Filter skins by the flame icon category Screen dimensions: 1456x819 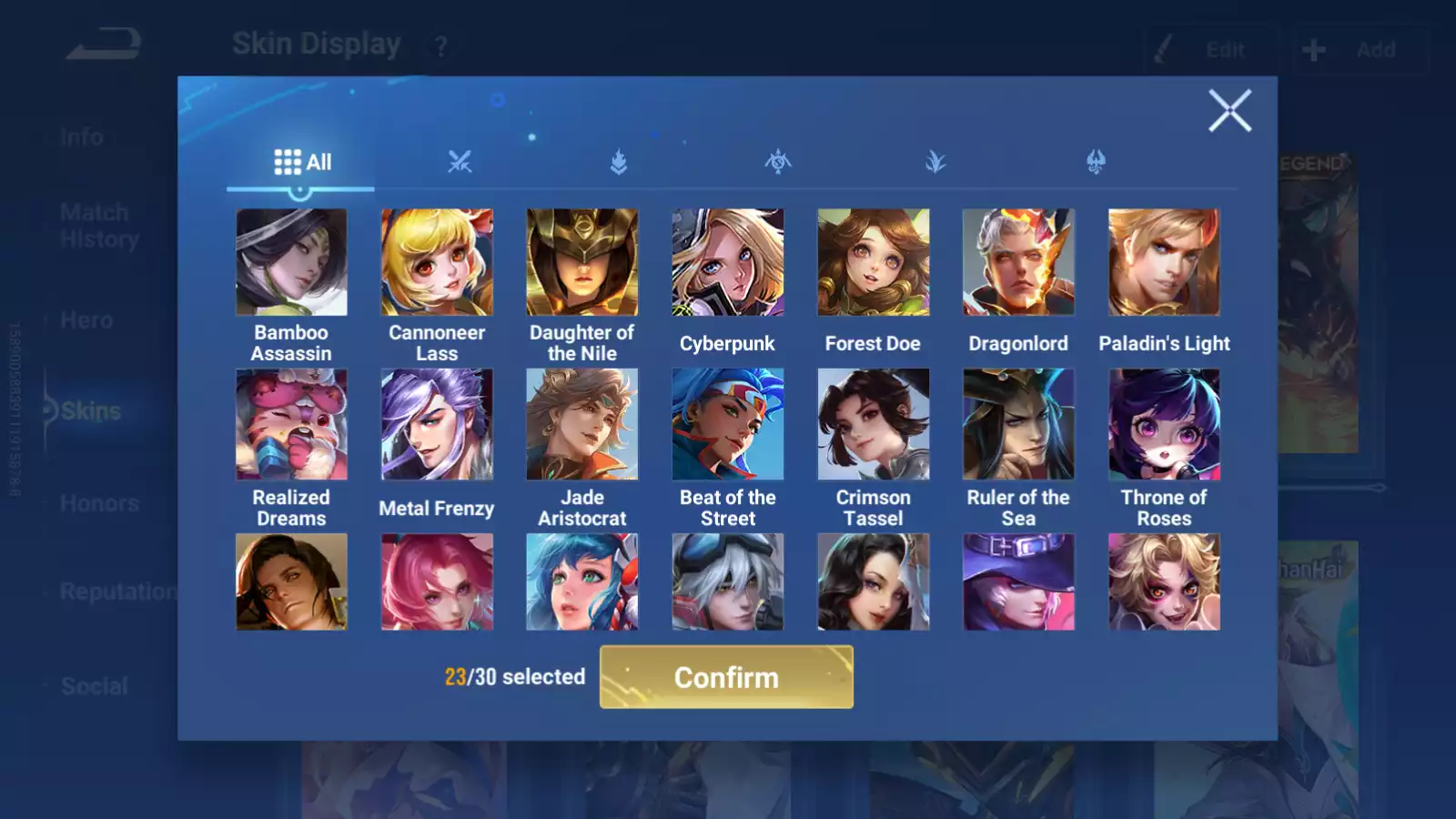619,163
